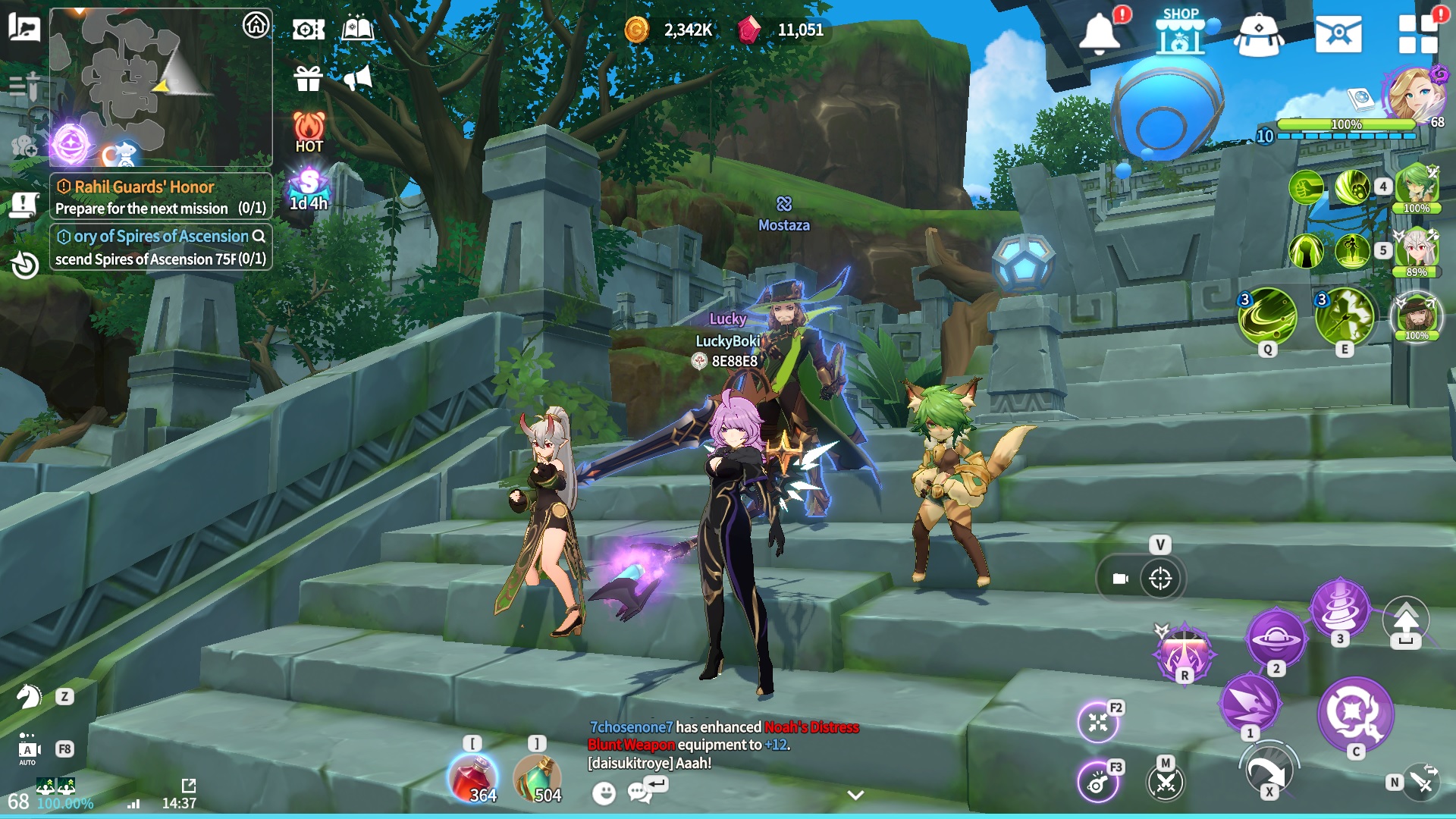The image size is (1456, 819).
Task: Trigger the main attack skill button
Action: 1355,714
